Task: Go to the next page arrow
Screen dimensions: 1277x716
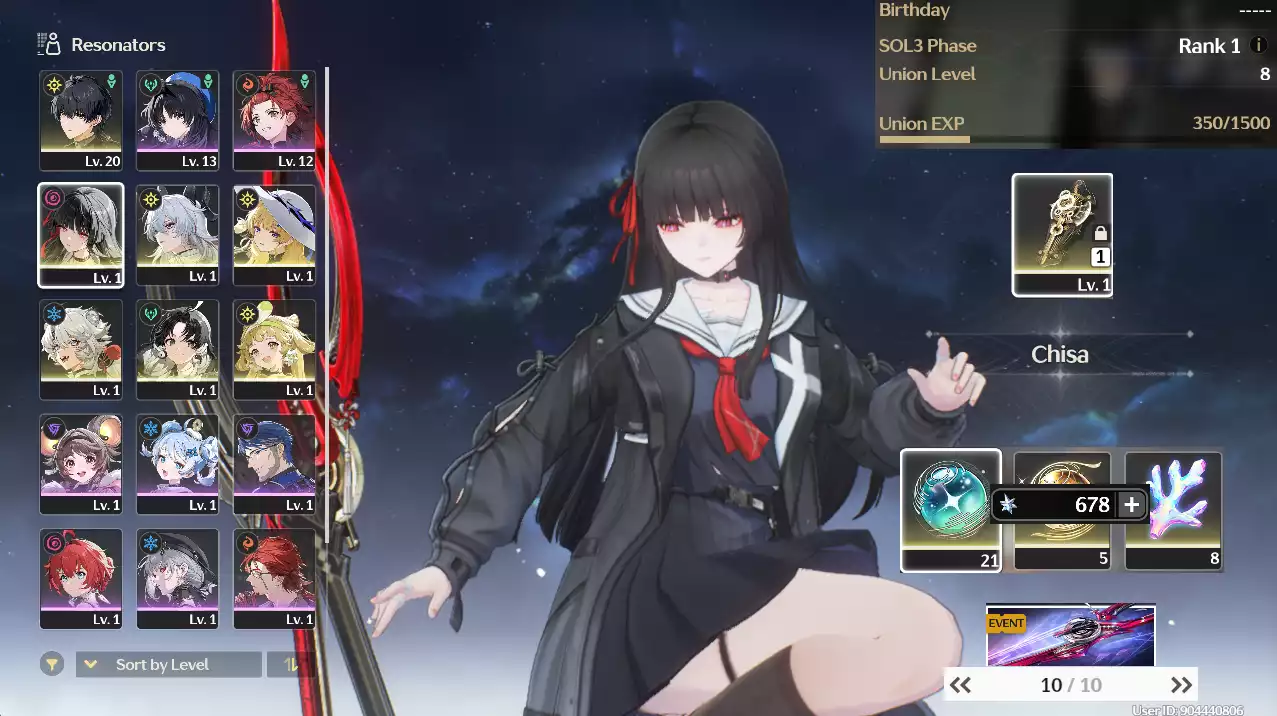Action: (x=1181, y=685)
